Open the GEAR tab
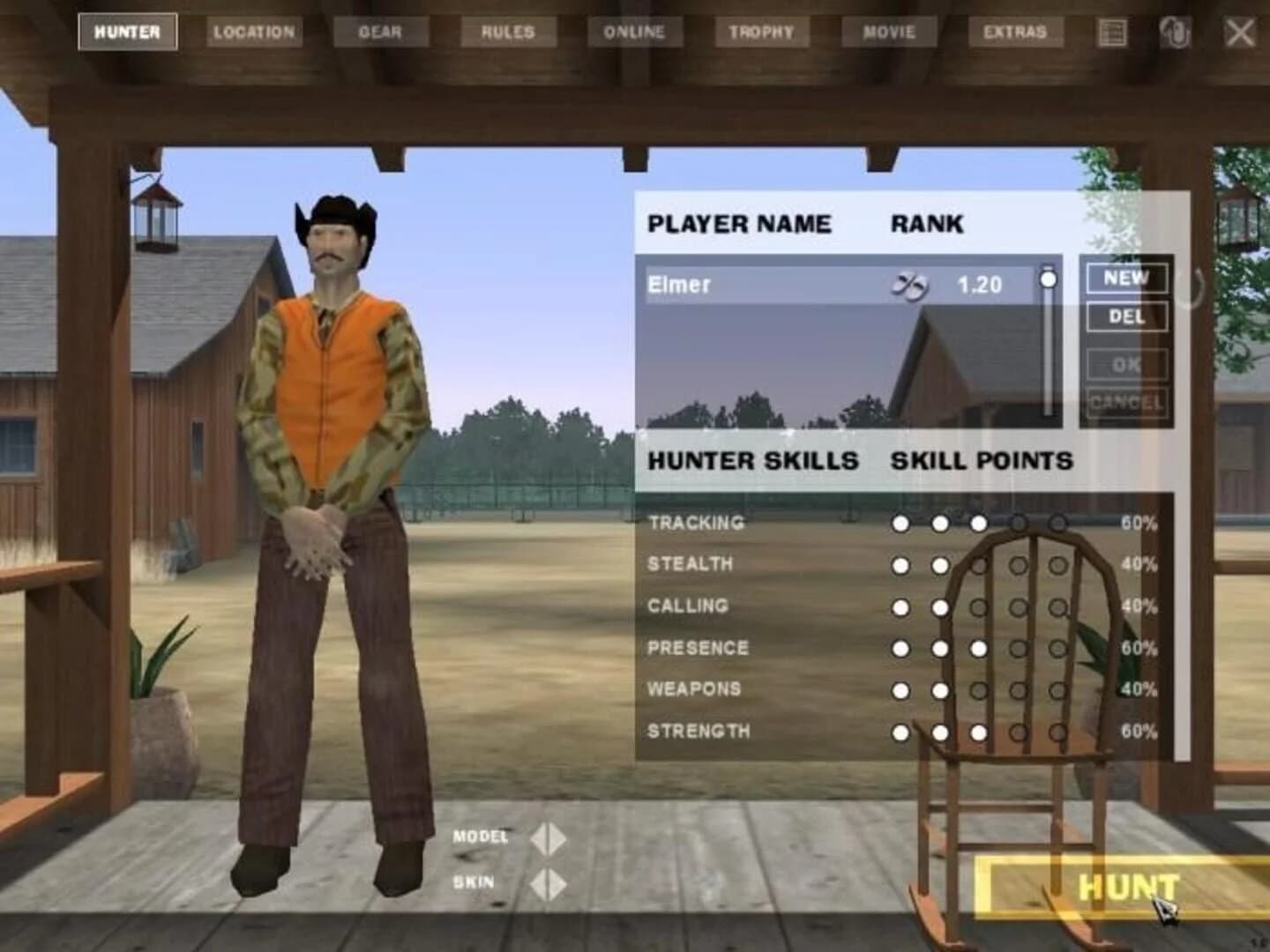 tap(382, 31)
